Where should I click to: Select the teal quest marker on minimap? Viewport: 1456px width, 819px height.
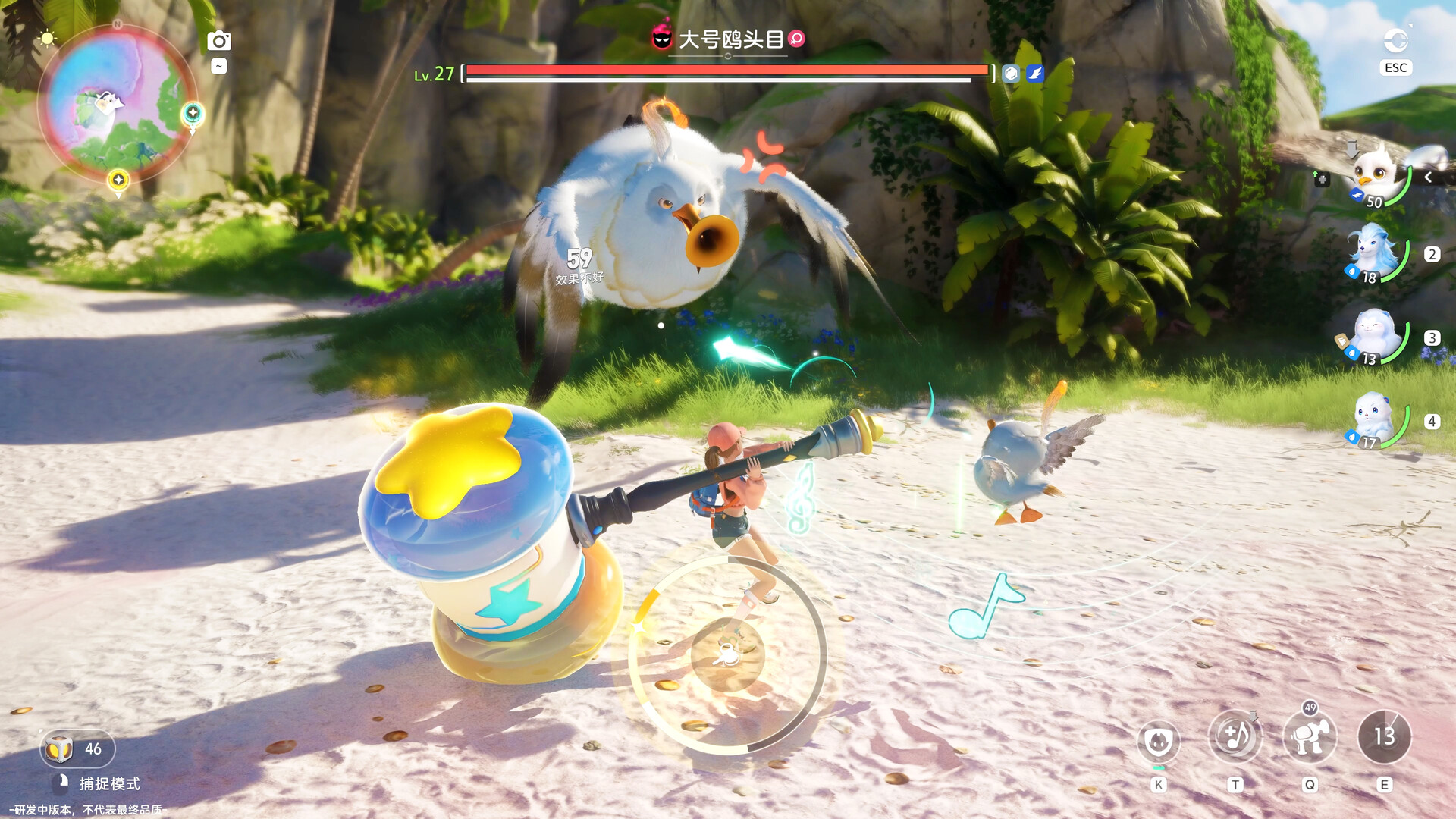pos(193,114)
